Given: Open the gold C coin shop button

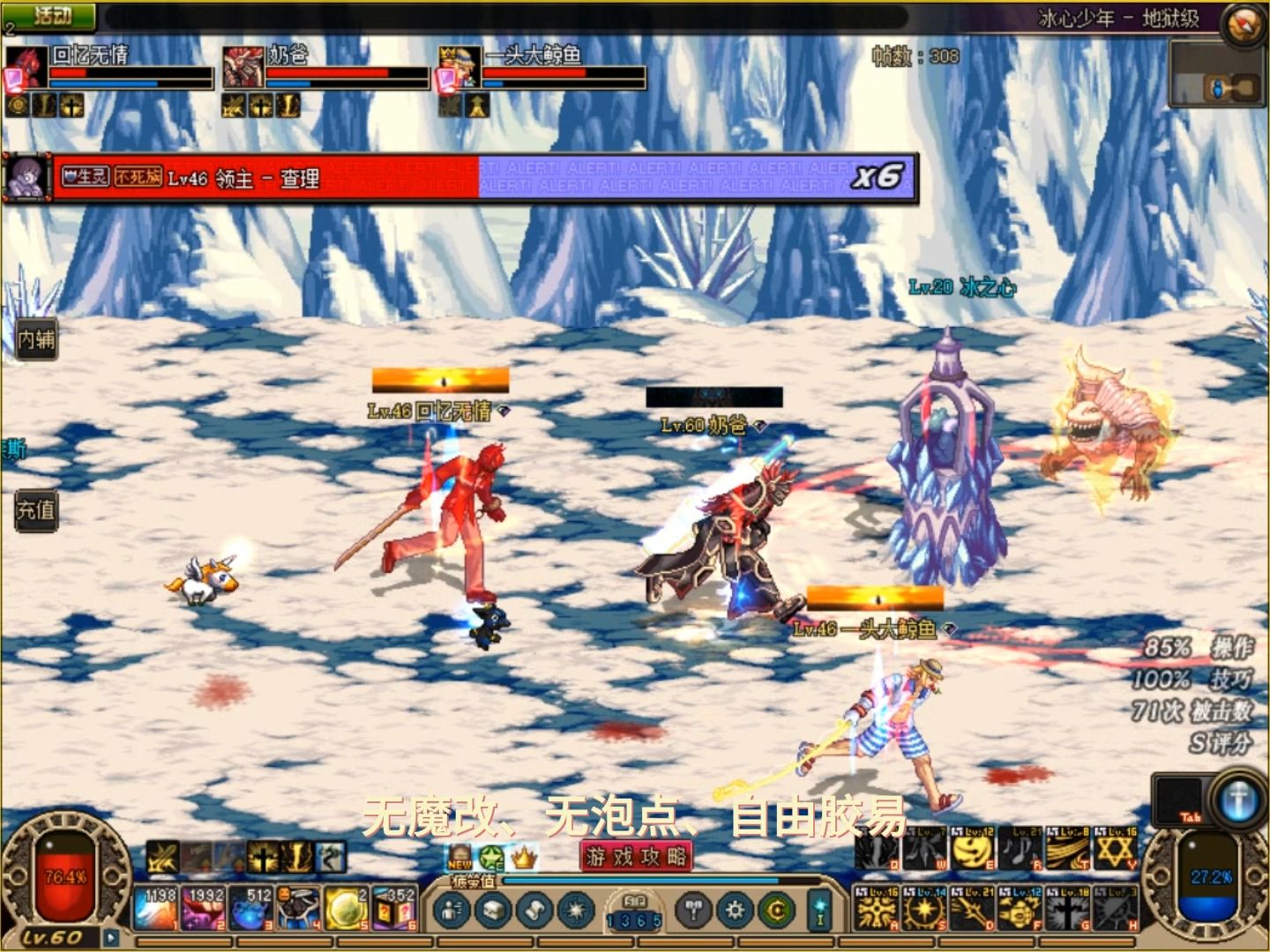Looking at the screenshot, I should [x=776, y=911].
